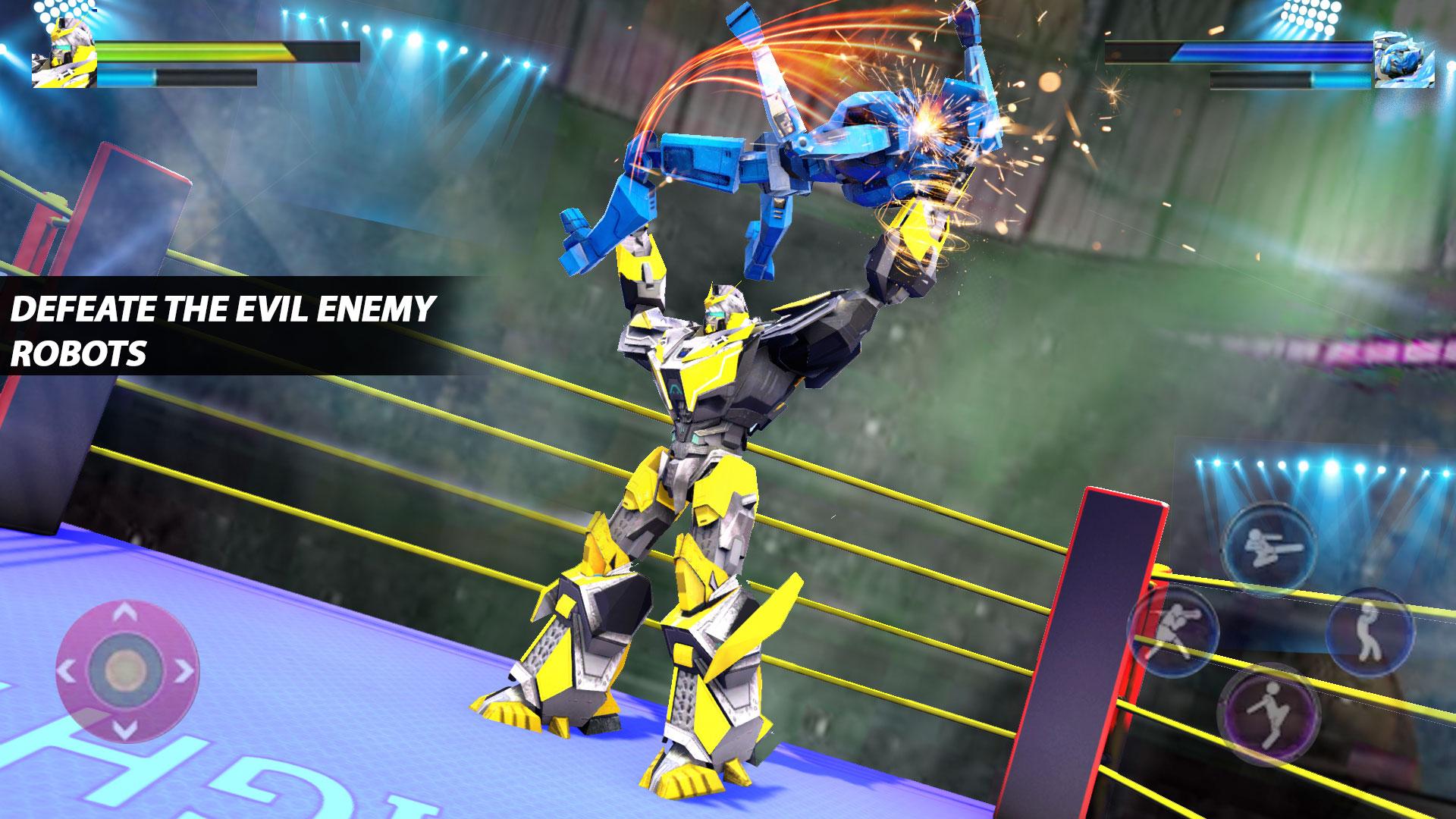Select the yellow player robot avatar
This screenshot has height=819, width=1456.
(x=62, y=53)
